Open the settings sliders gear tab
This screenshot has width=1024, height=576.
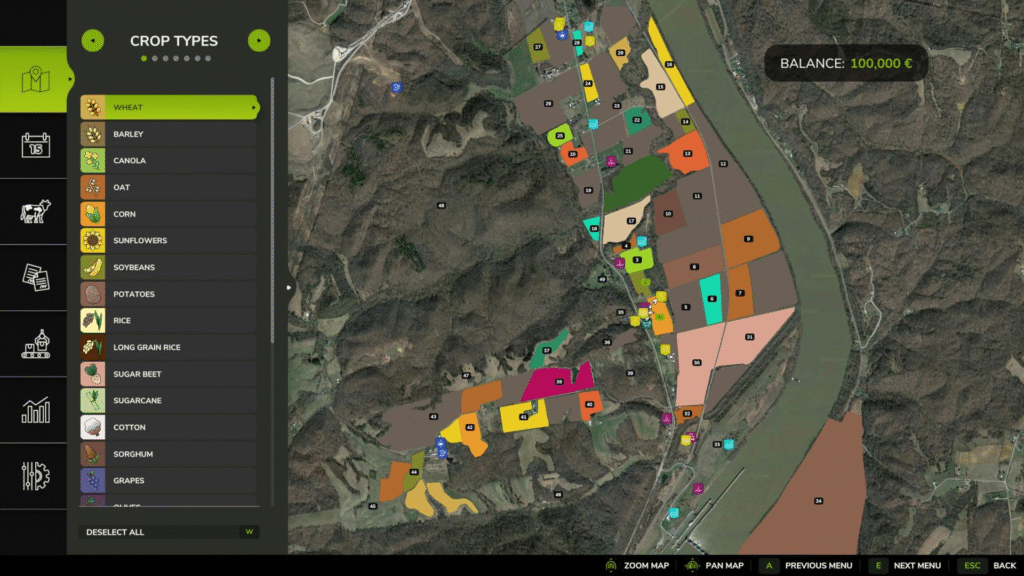(x=35, y=476)
